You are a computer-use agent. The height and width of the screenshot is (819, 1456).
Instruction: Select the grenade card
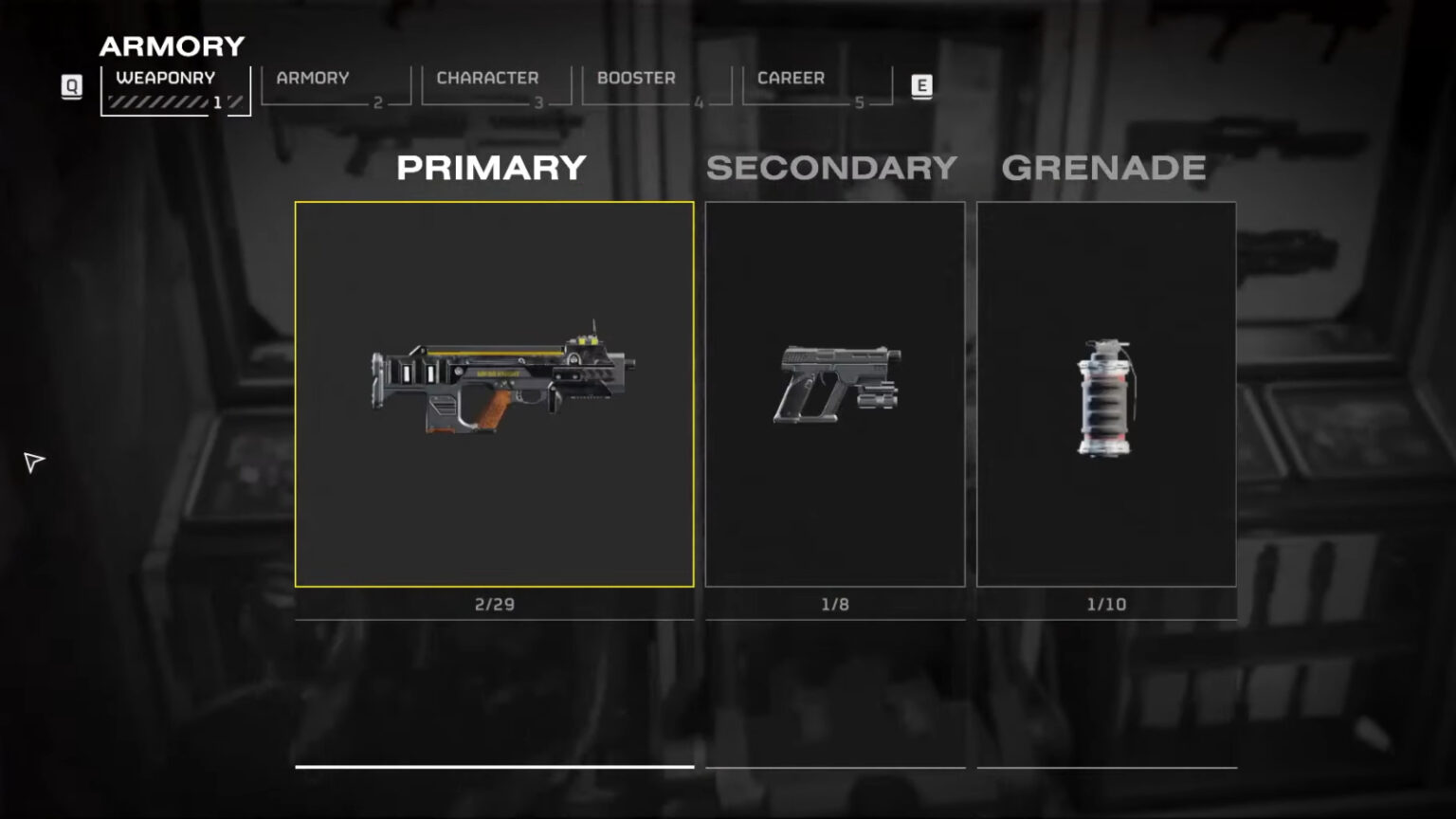tap(1106, 393)
